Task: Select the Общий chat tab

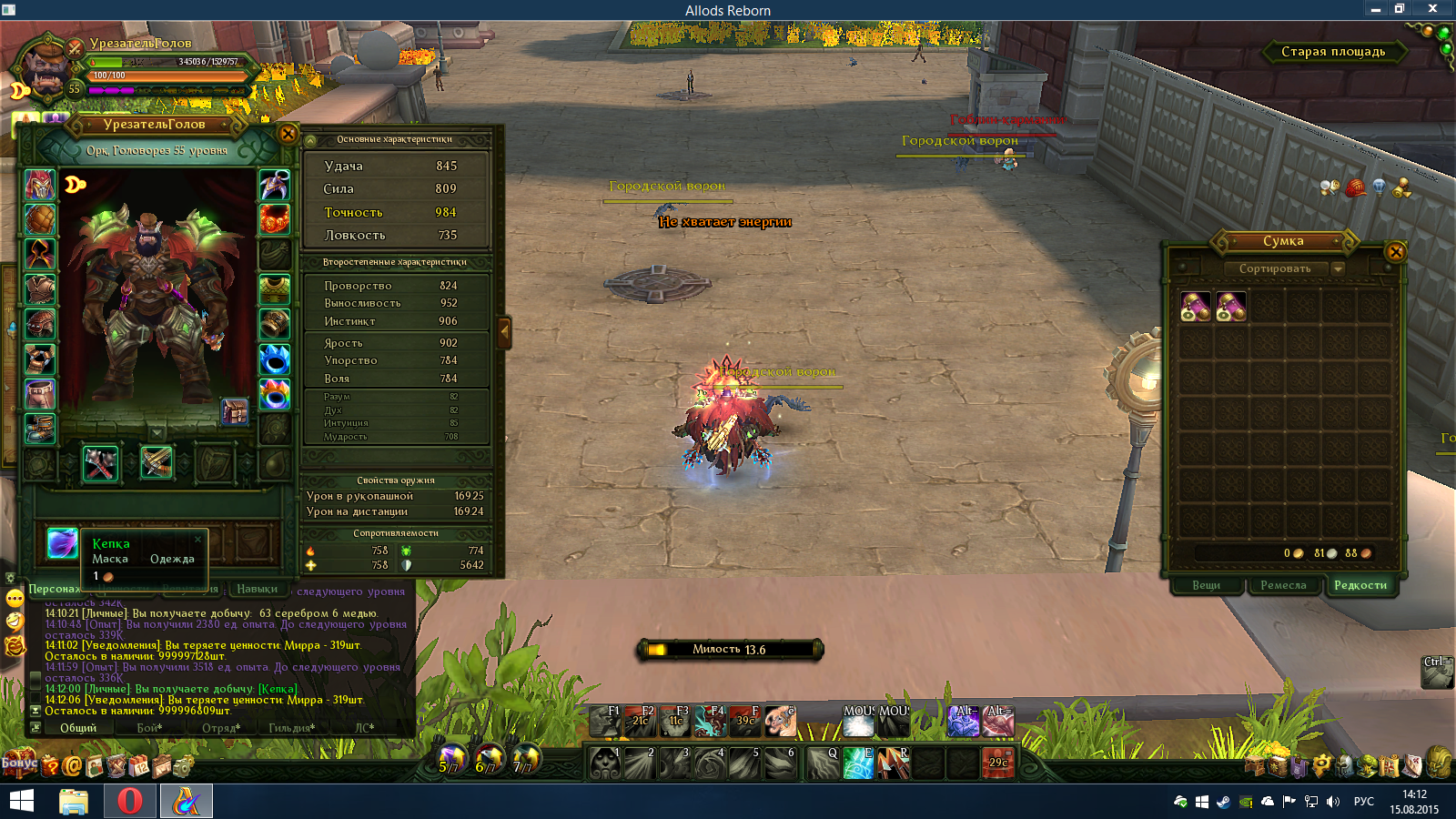Action: click(78, 728)
